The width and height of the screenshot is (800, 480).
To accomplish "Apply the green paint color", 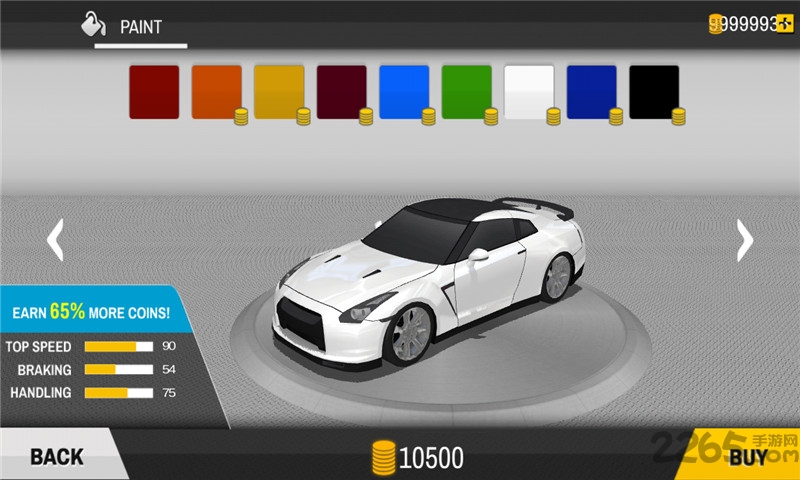I will [466, 92].
